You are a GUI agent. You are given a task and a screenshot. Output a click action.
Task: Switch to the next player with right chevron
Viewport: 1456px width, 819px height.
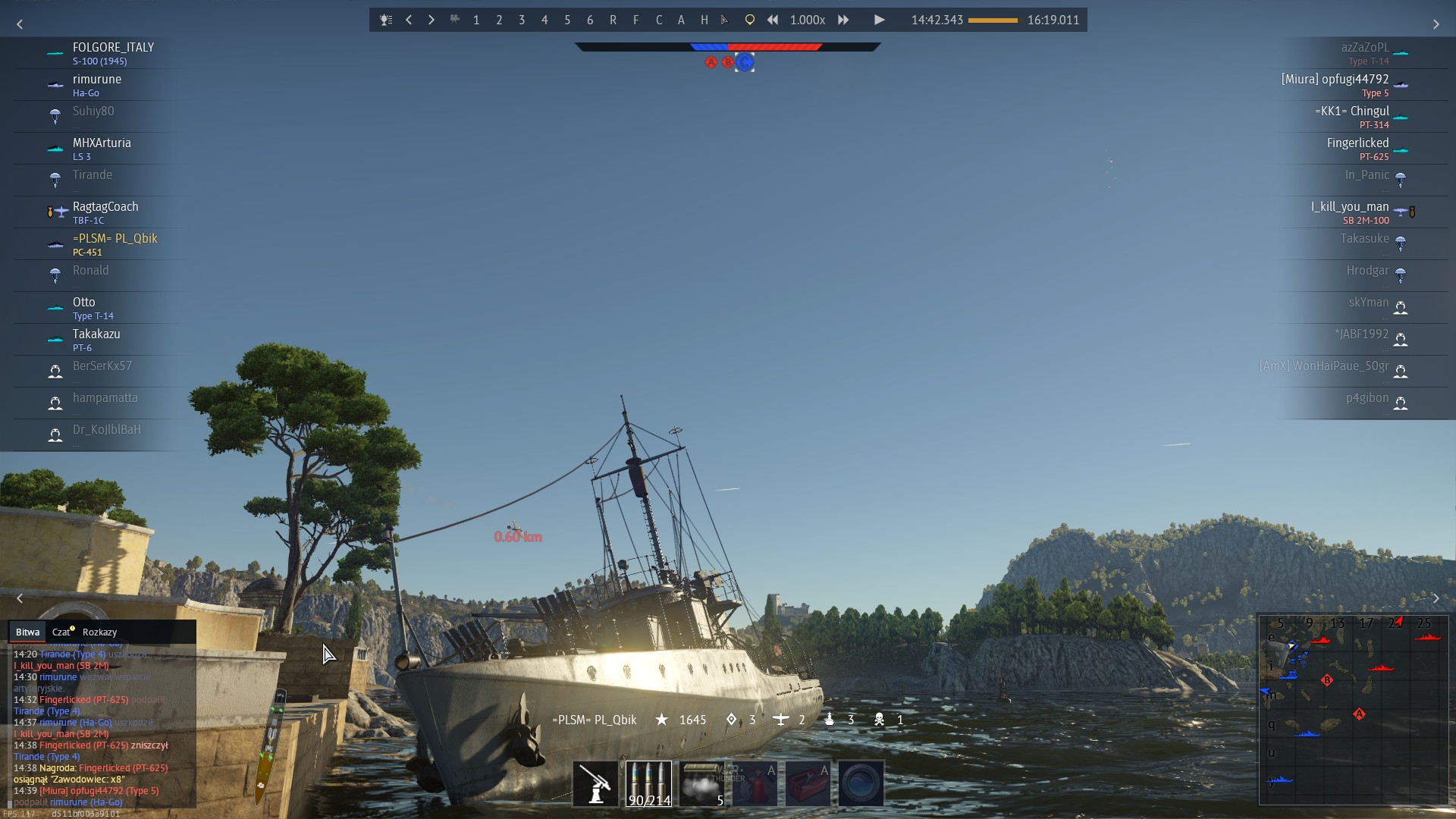(x=431, y=20)
